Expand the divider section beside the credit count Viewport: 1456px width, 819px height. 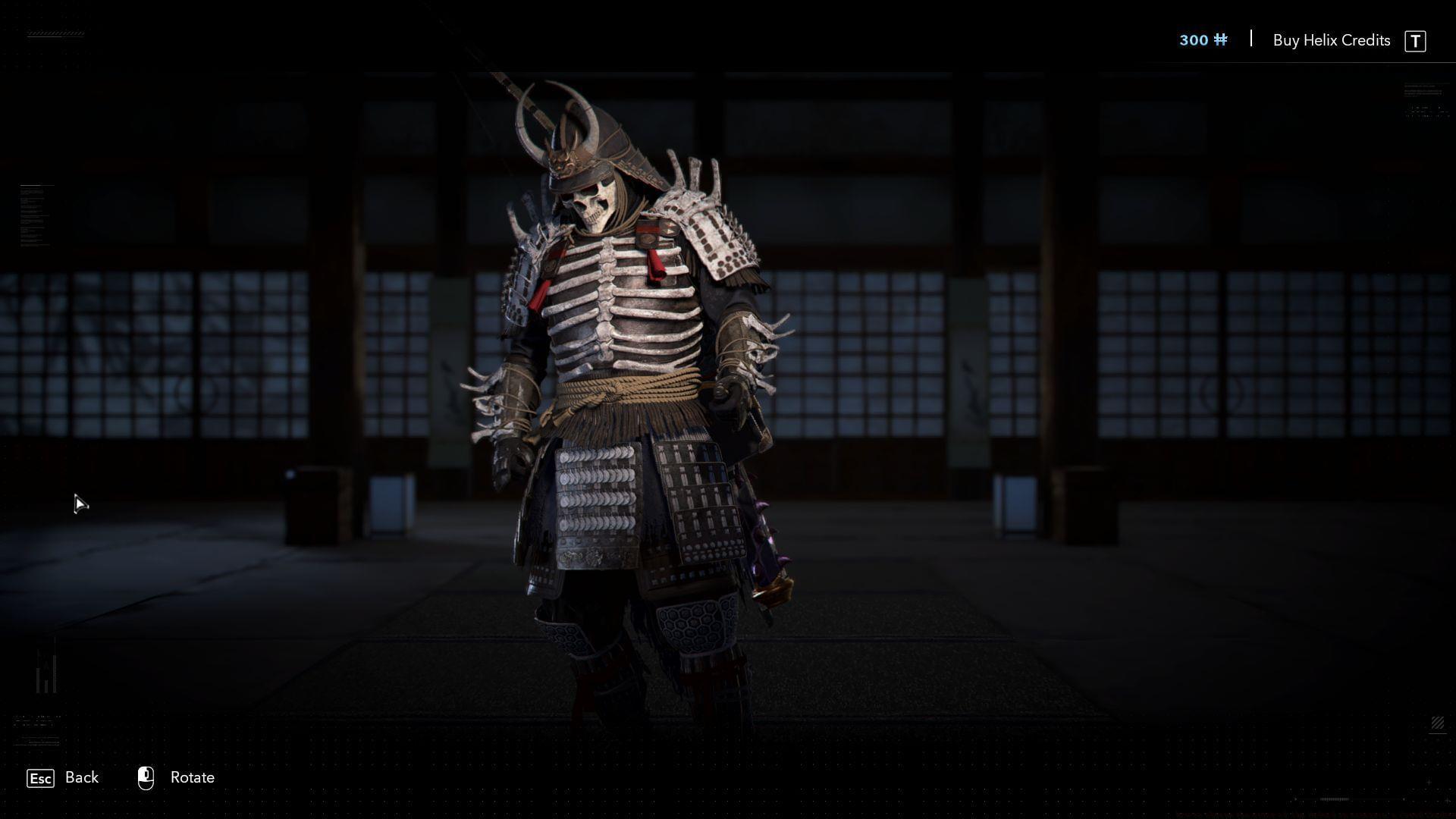1250,39
